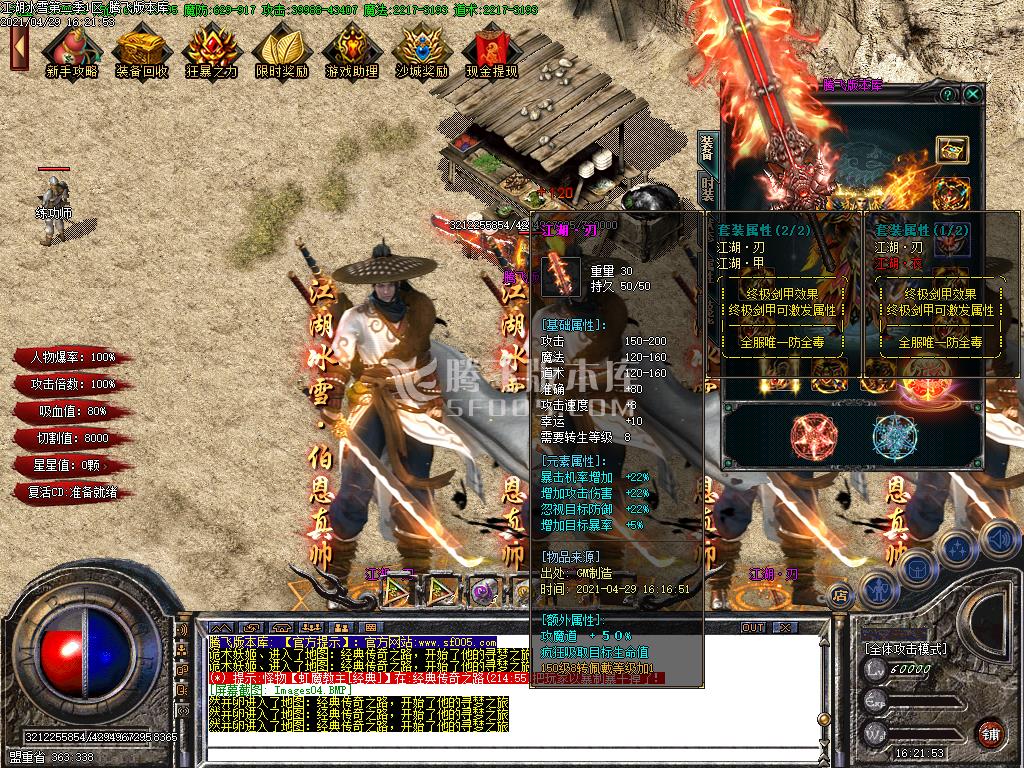This screenshot has width=1024, height=768.
Task: Click the question mark help button
Action: pos(947,94)
